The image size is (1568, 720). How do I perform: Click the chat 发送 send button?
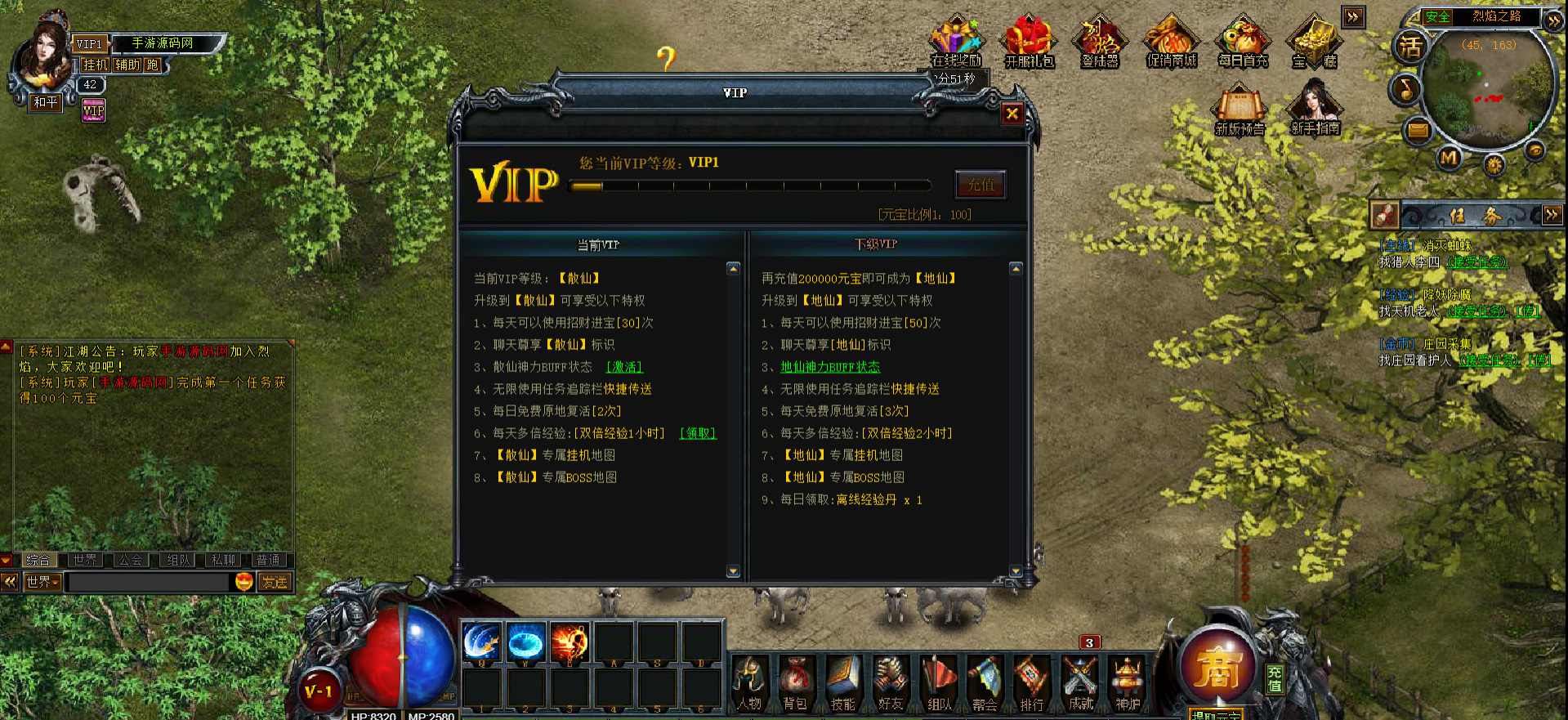275,582
